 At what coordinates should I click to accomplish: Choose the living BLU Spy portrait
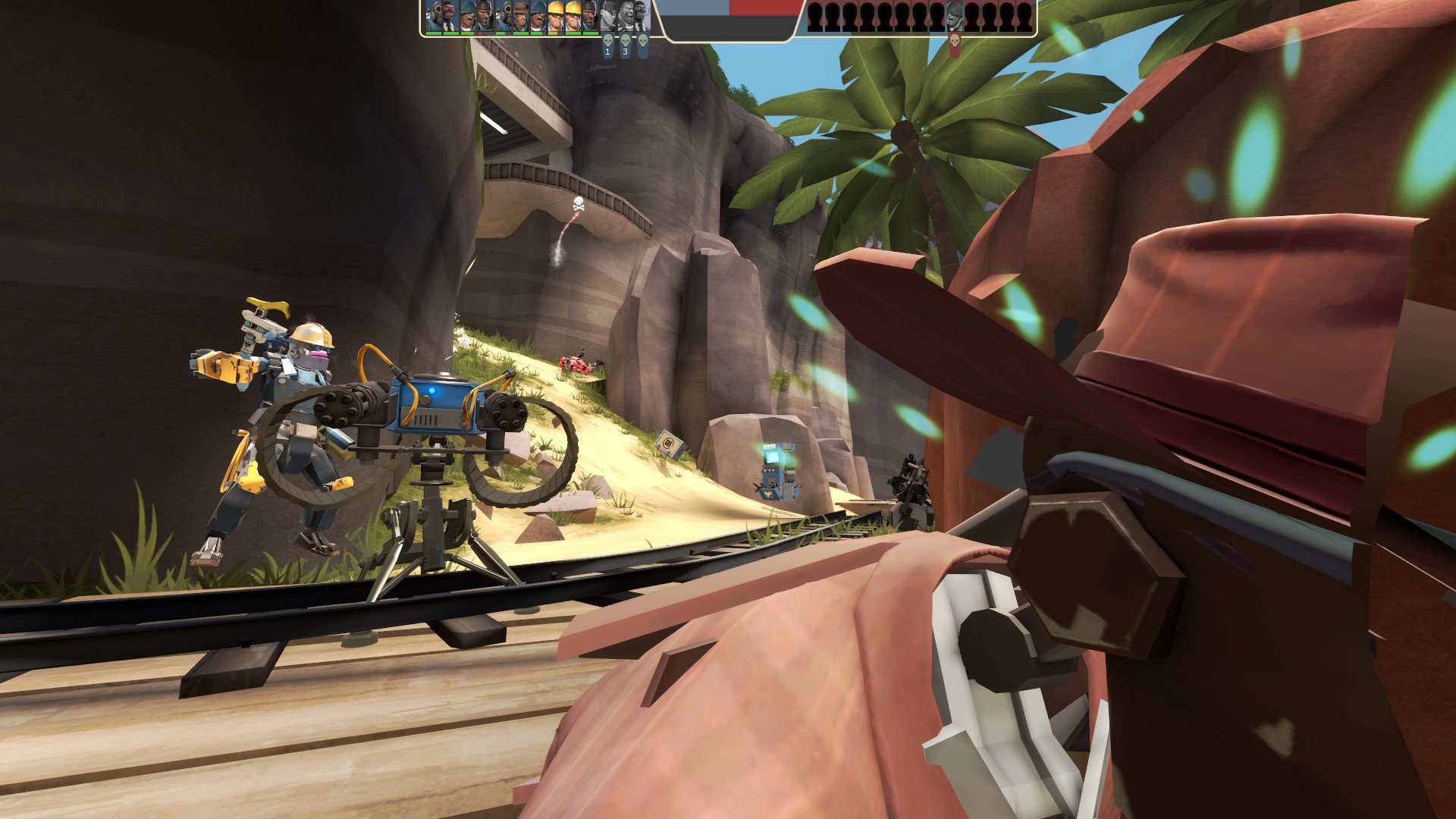coord(451,16)
